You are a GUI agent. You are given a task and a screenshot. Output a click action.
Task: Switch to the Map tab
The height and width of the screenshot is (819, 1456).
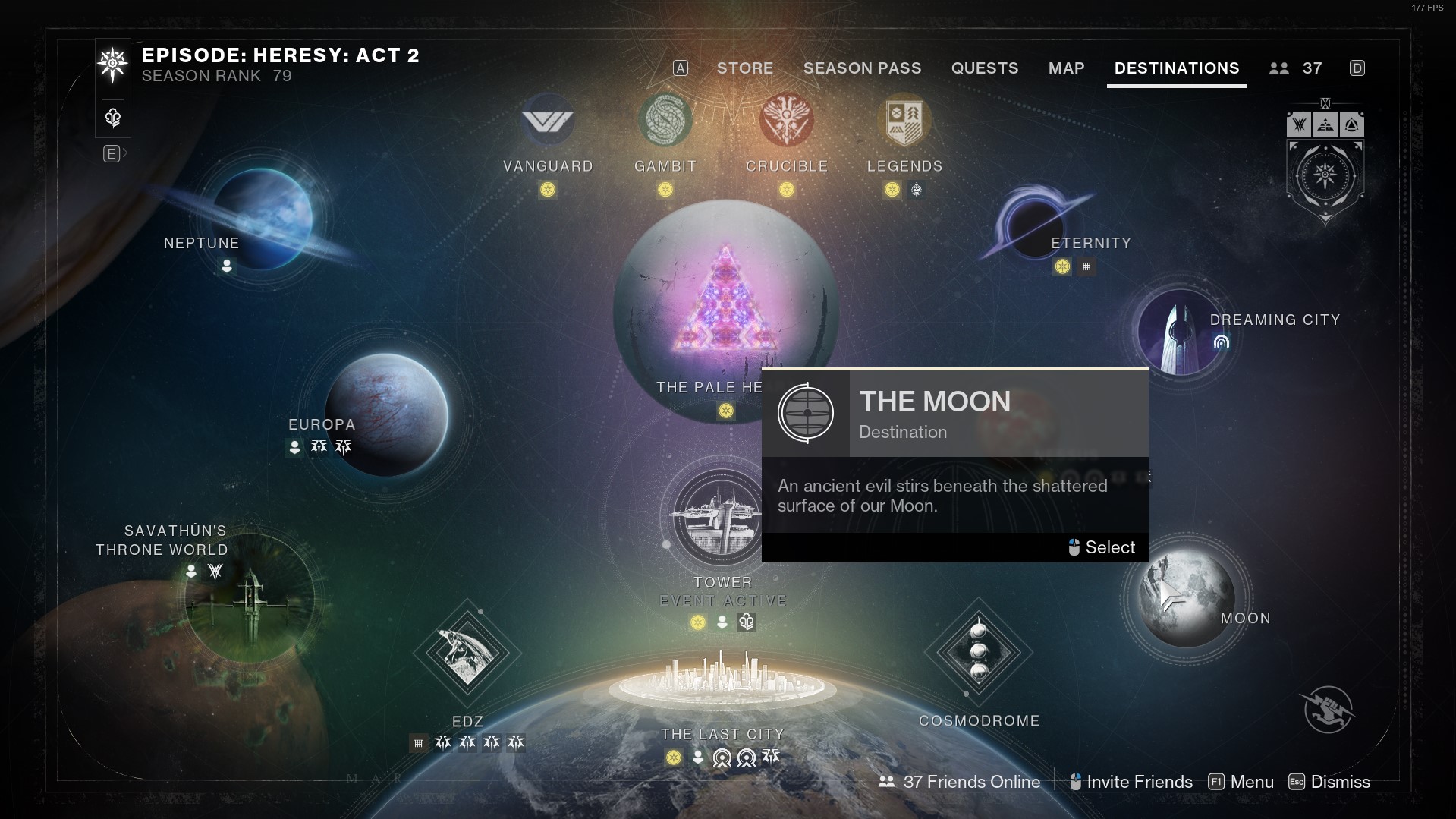pyautogui.click(x=1066, y=68)
